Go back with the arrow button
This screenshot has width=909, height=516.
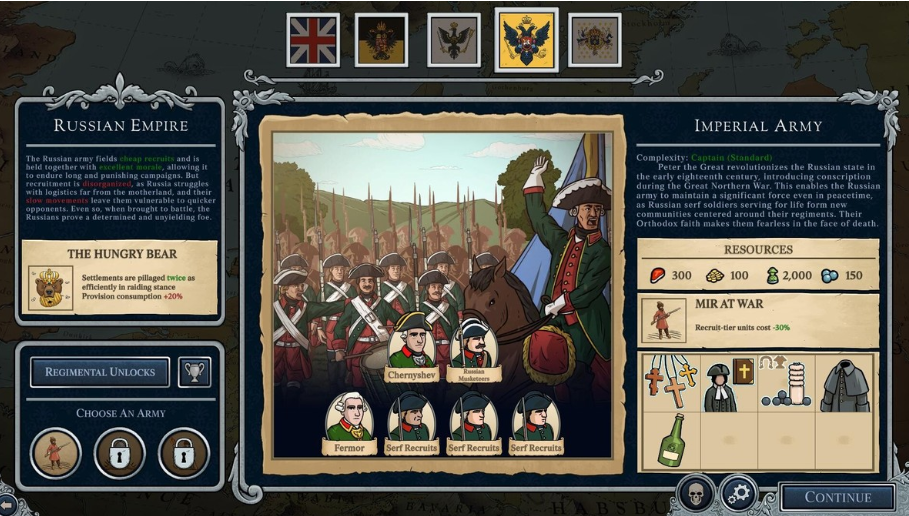click(8, 504)
